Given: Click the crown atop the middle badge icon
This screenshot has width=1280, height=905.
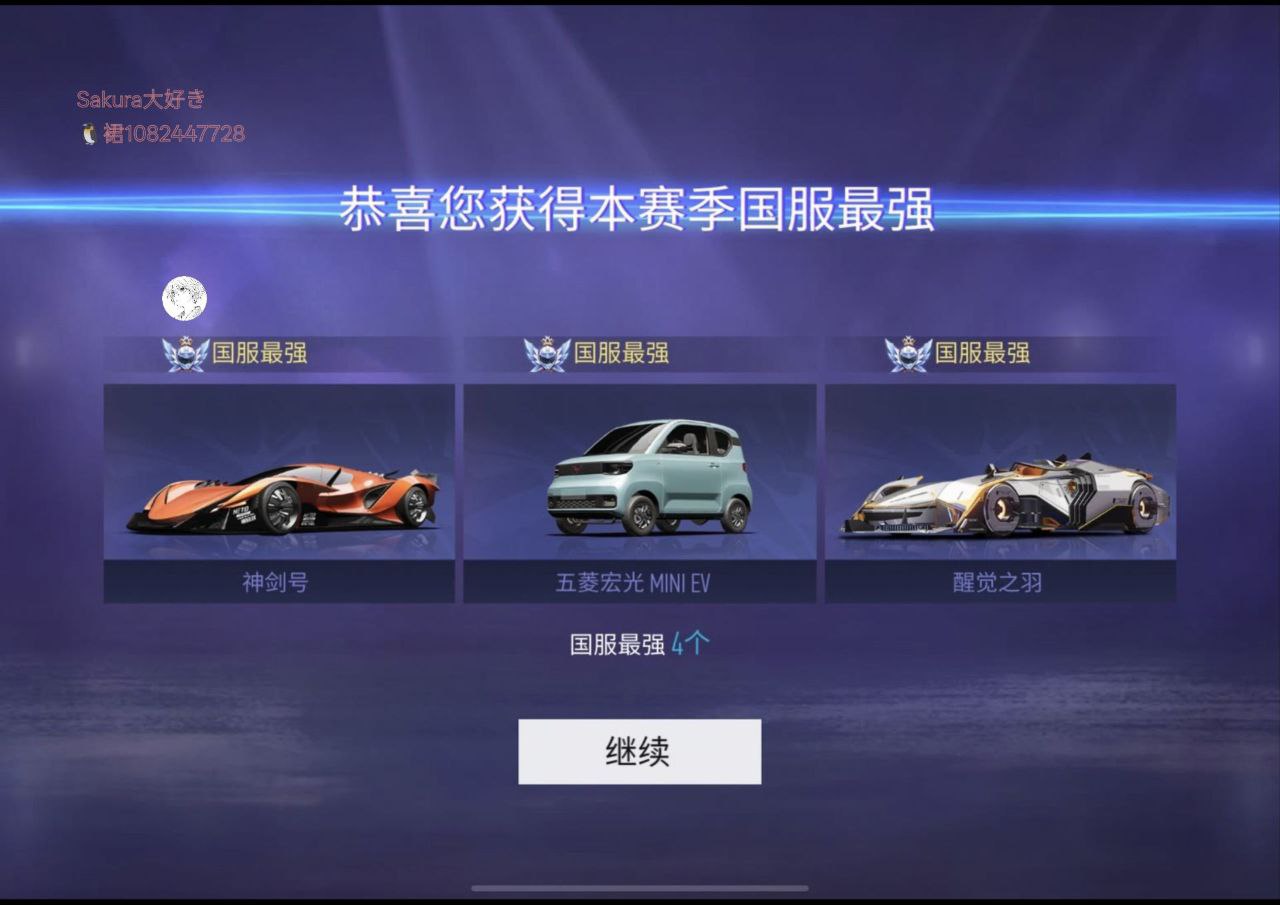Looking at the screenshot, I should tap(545, 341).
